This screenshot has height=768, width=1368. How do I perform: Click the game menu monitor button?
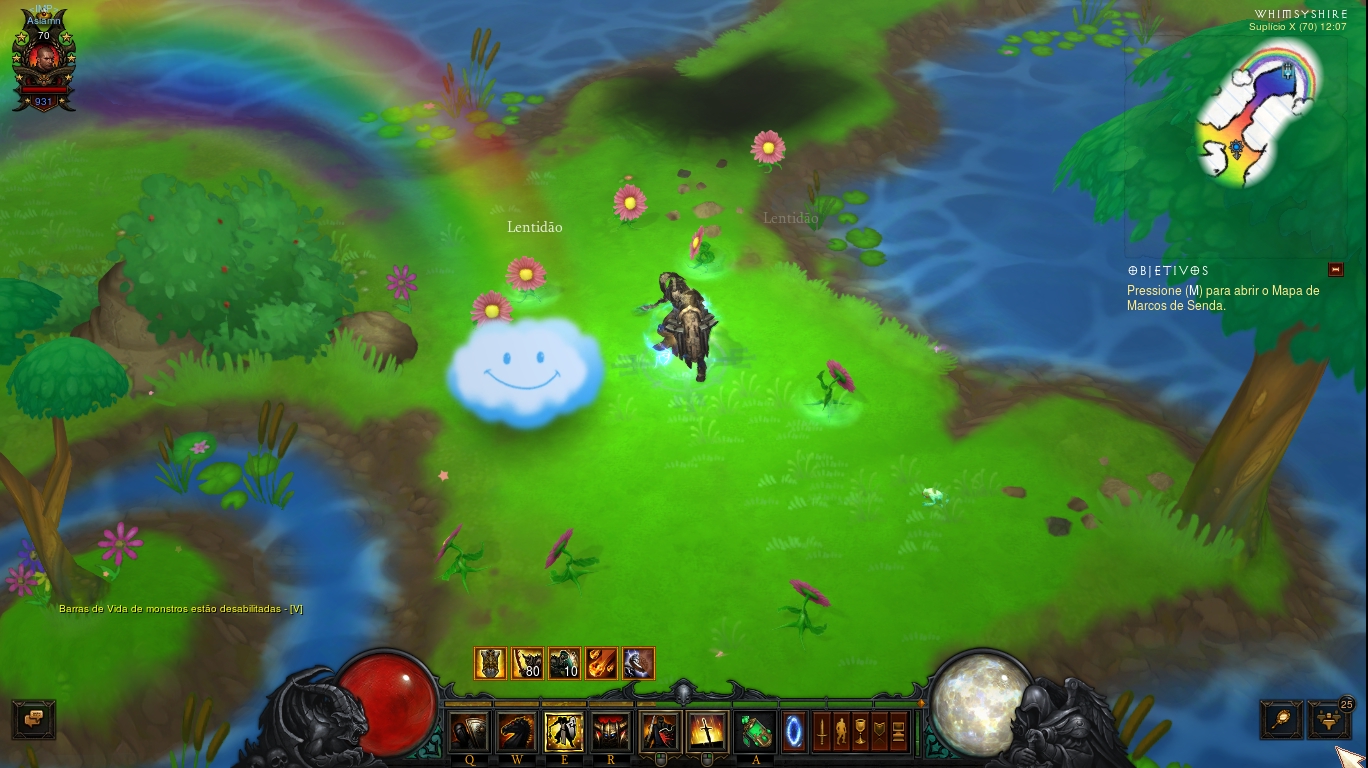click(x=898, y=732)
